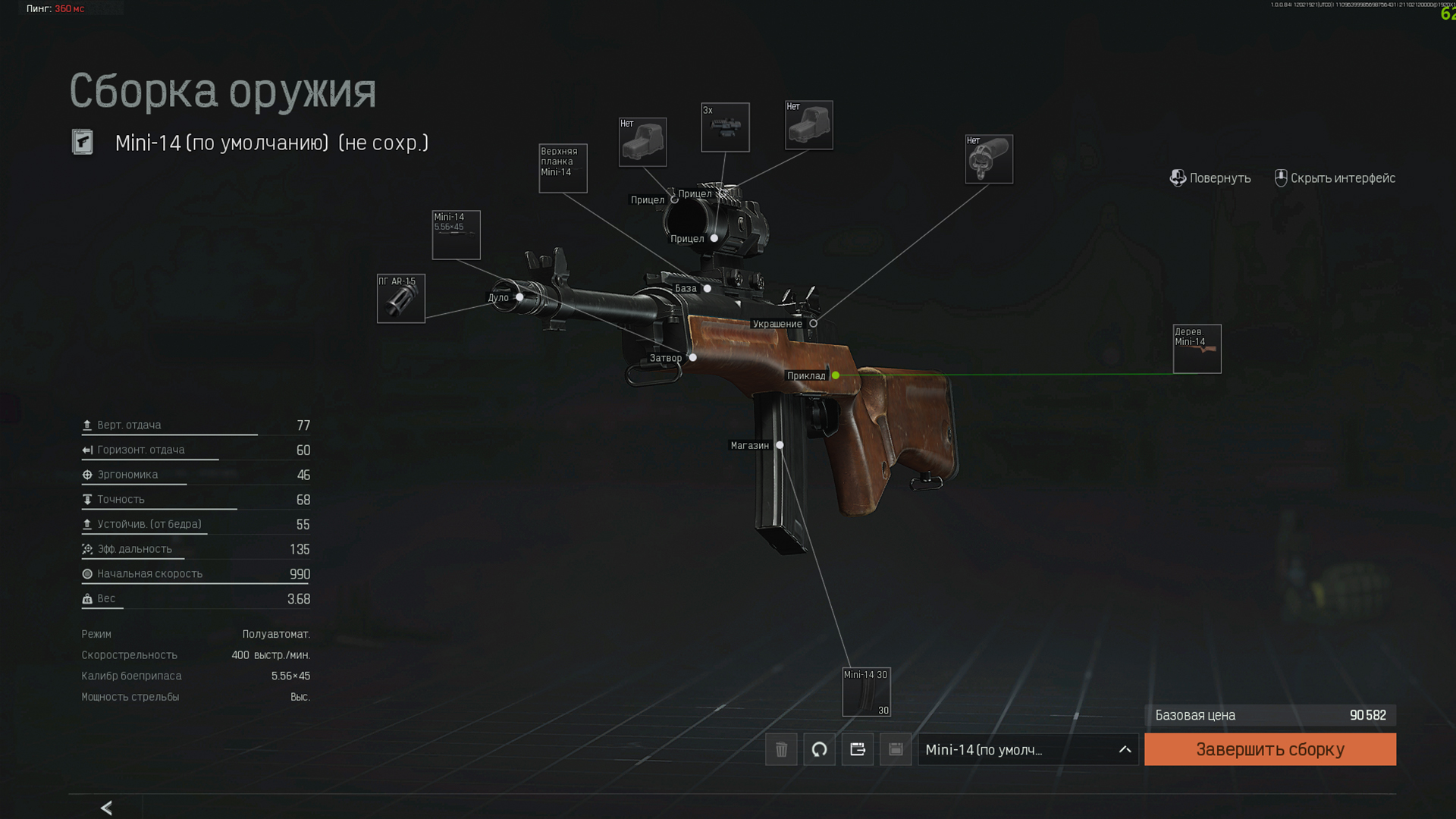
Task: Choose the 3x scope slot
Action: [x=725, y=127]
